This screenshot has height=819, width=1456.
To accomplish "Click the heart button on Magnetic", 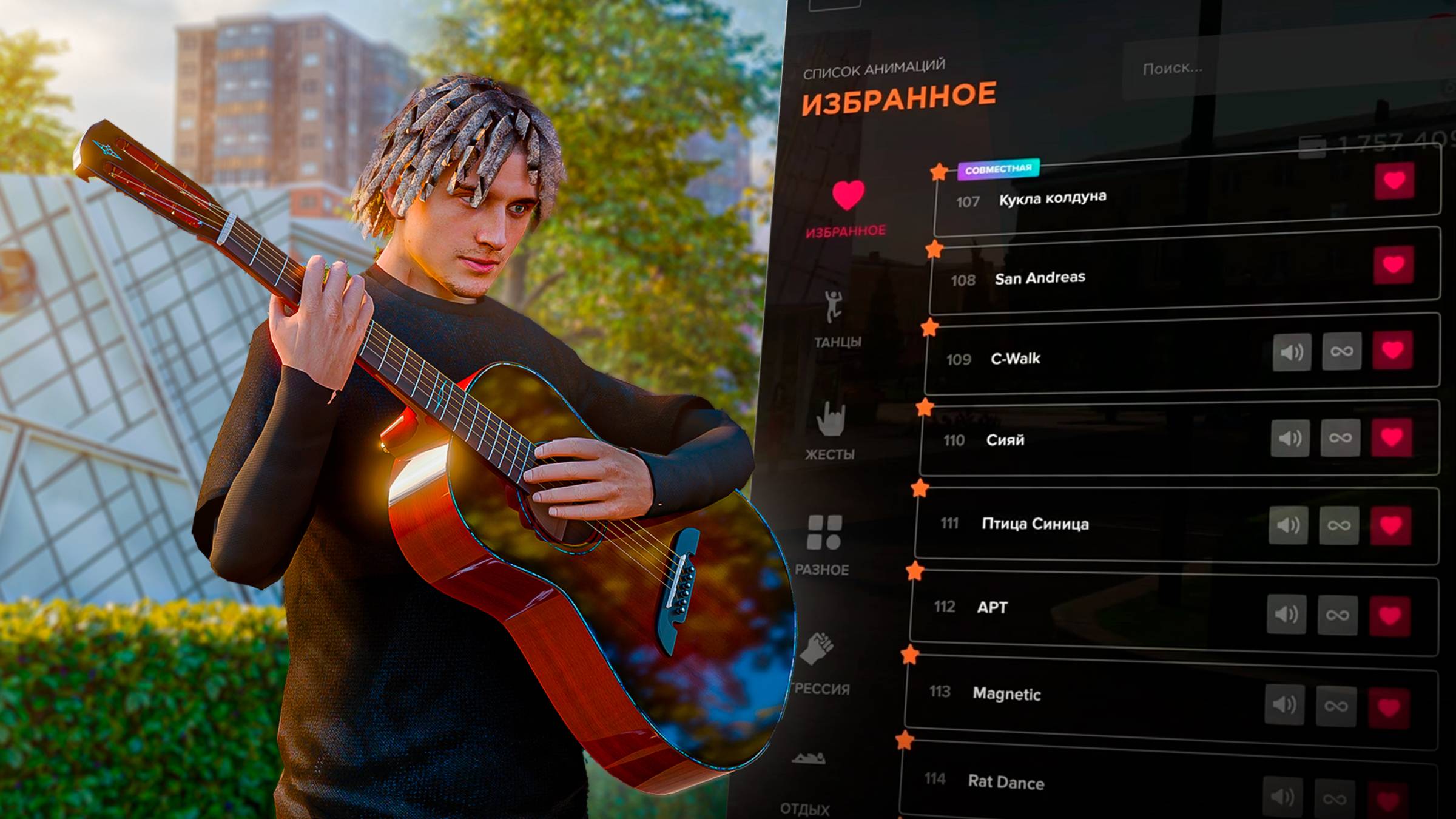I will (1389, 707).
